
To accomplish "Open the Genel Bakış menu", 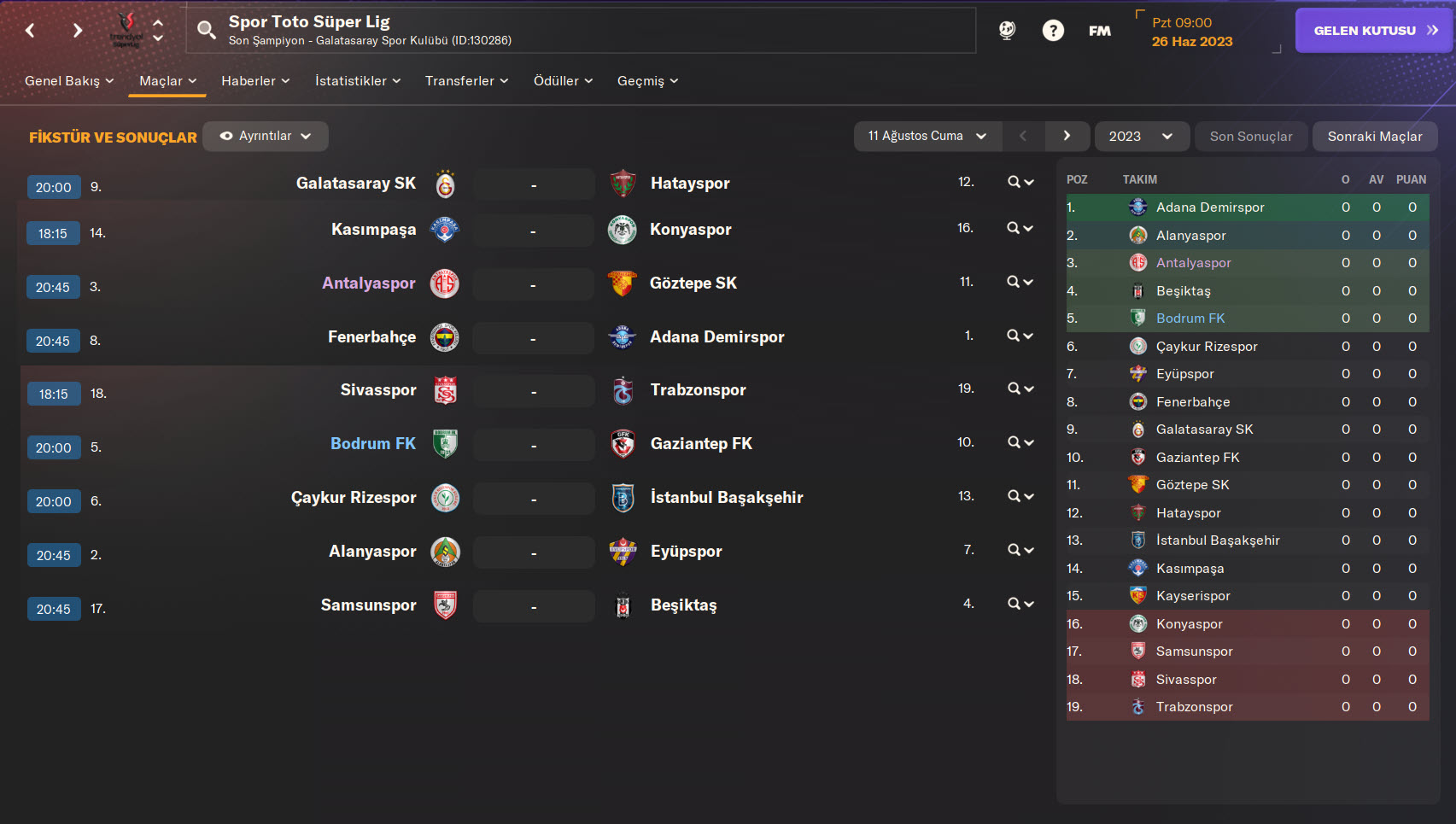I will pyautogui.click(x=68, y=81).
